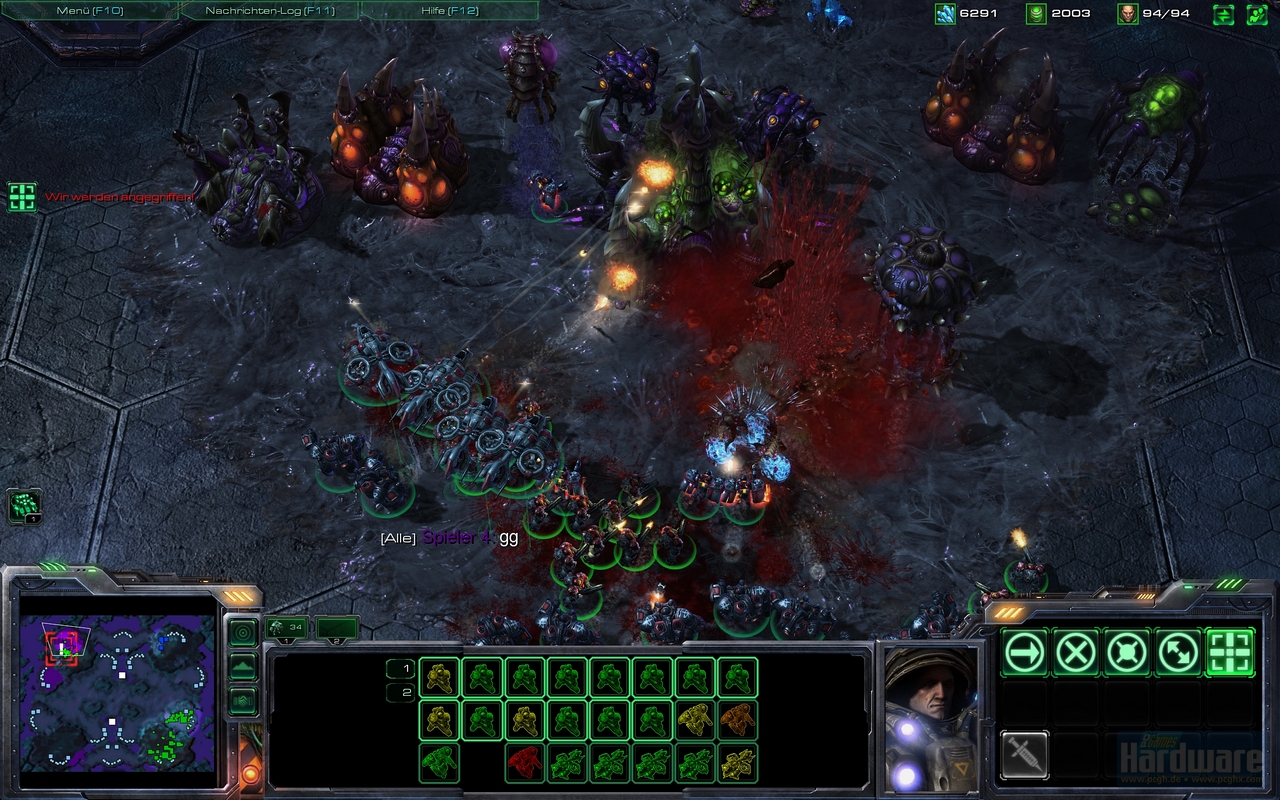The width and height of the screenshot is (1280, 800).
Task: Jump to the under-attack alert icon
Action: [22, 196]
